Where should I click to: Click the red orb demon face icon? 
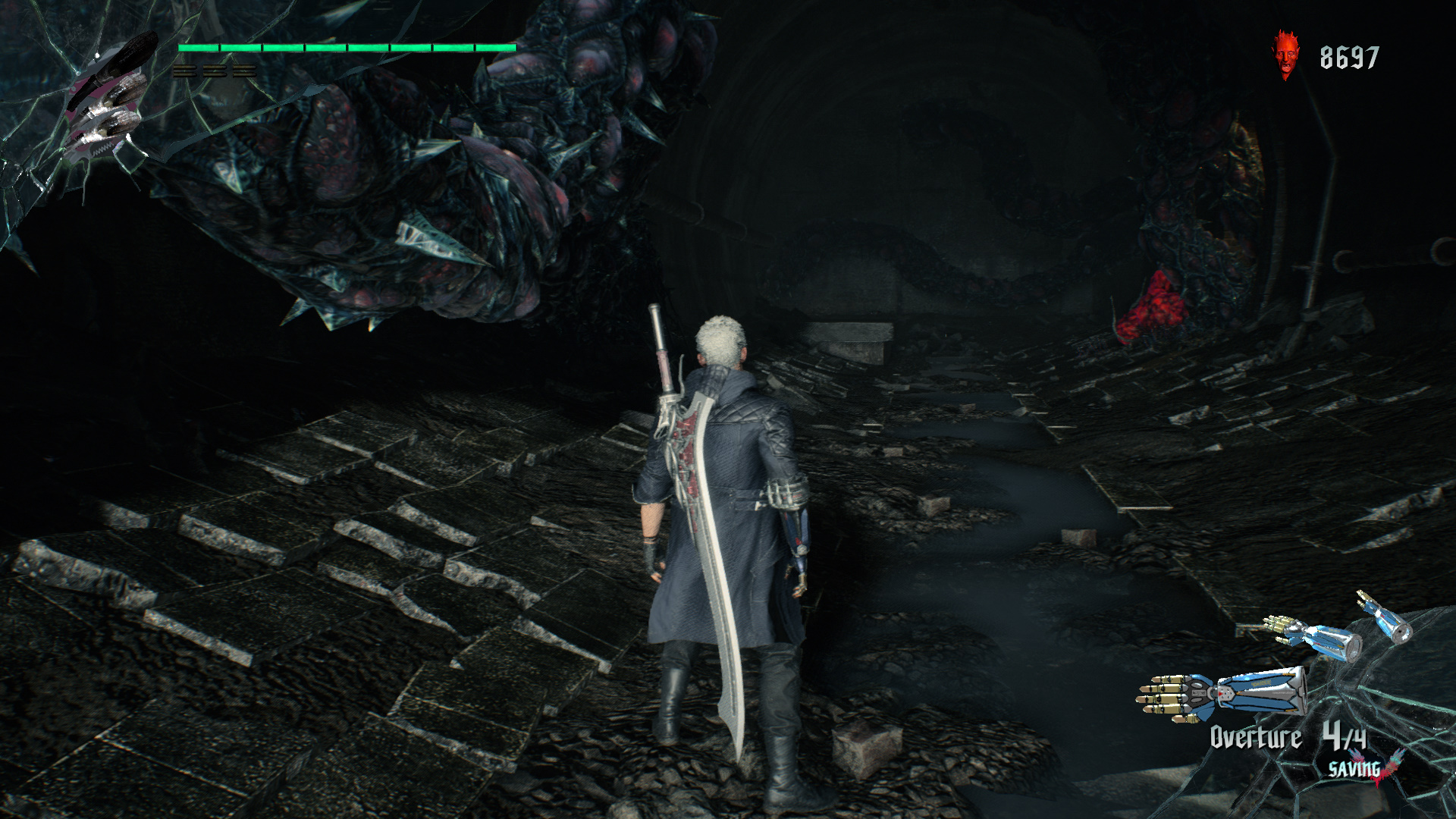(x=1284, y=55)
